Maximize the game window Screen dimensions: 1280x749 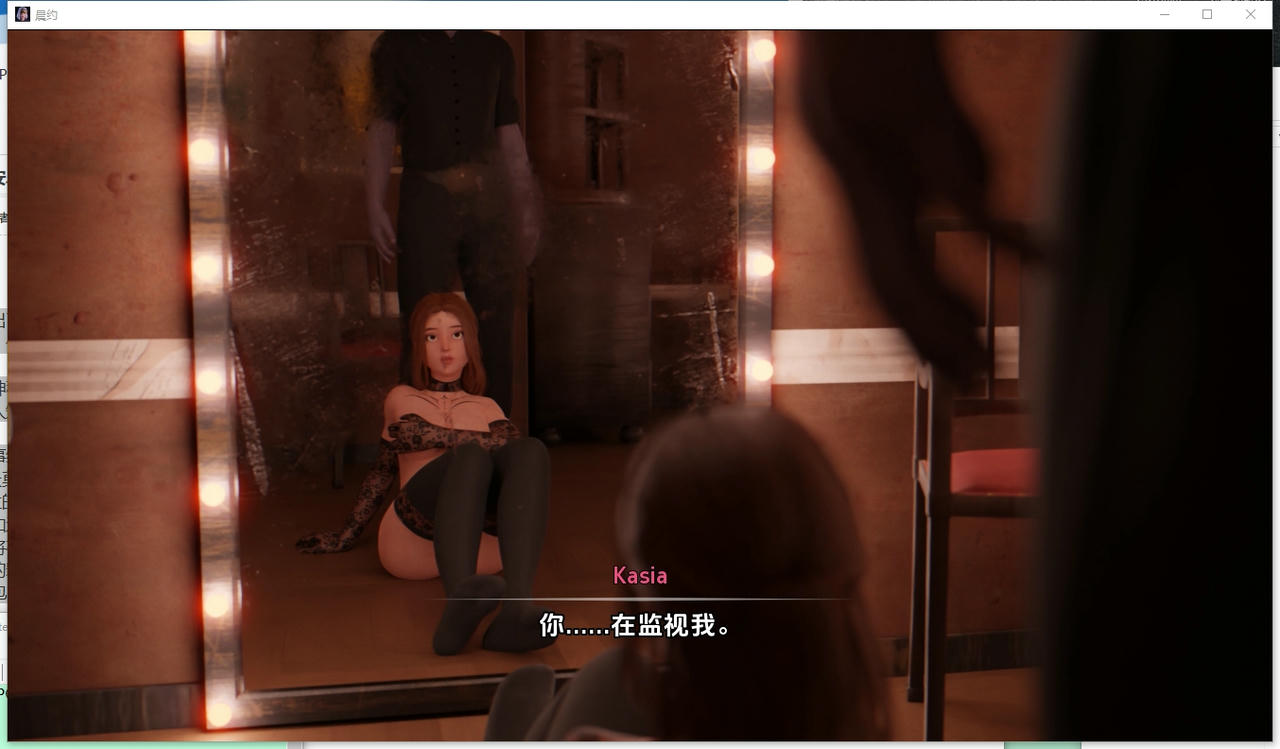pos(1207,15)
